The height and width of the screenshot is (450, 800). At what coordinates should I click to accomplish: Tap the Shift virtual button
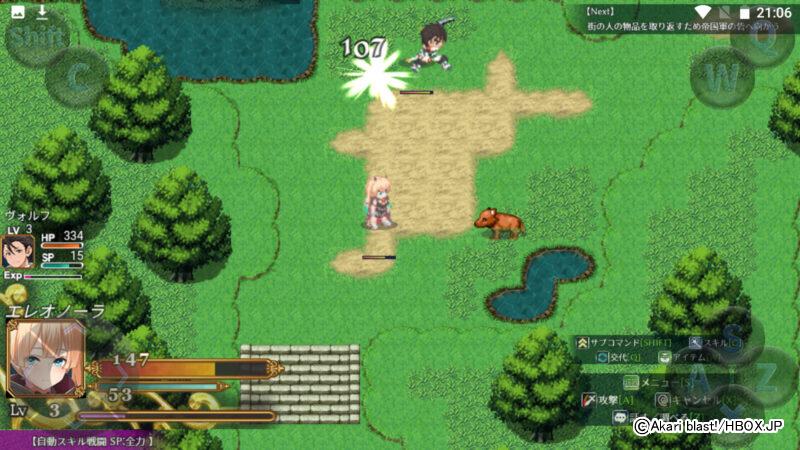point(37,38)
